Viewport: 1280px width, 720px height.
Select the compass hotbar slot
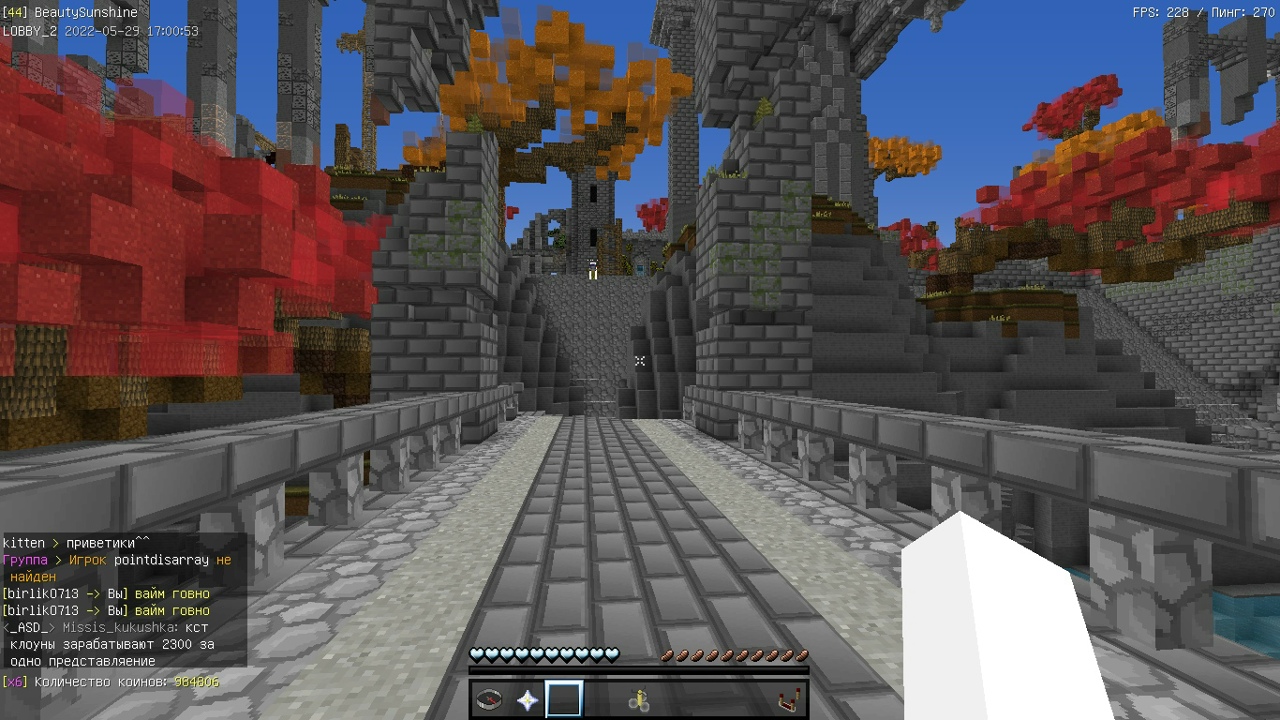coord(489,700)
